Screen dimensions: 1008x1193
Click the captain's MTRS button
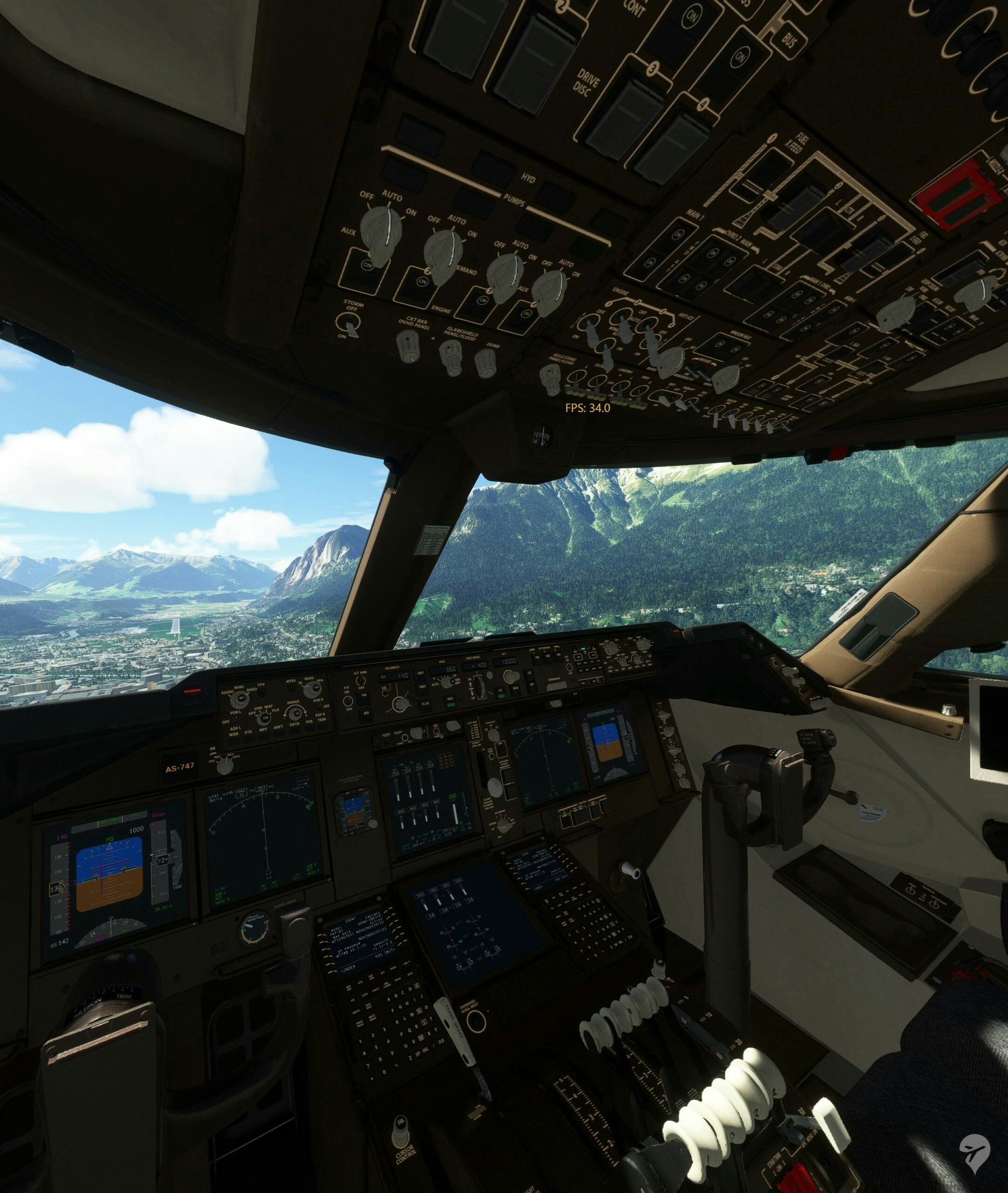[x=292, y=687]
